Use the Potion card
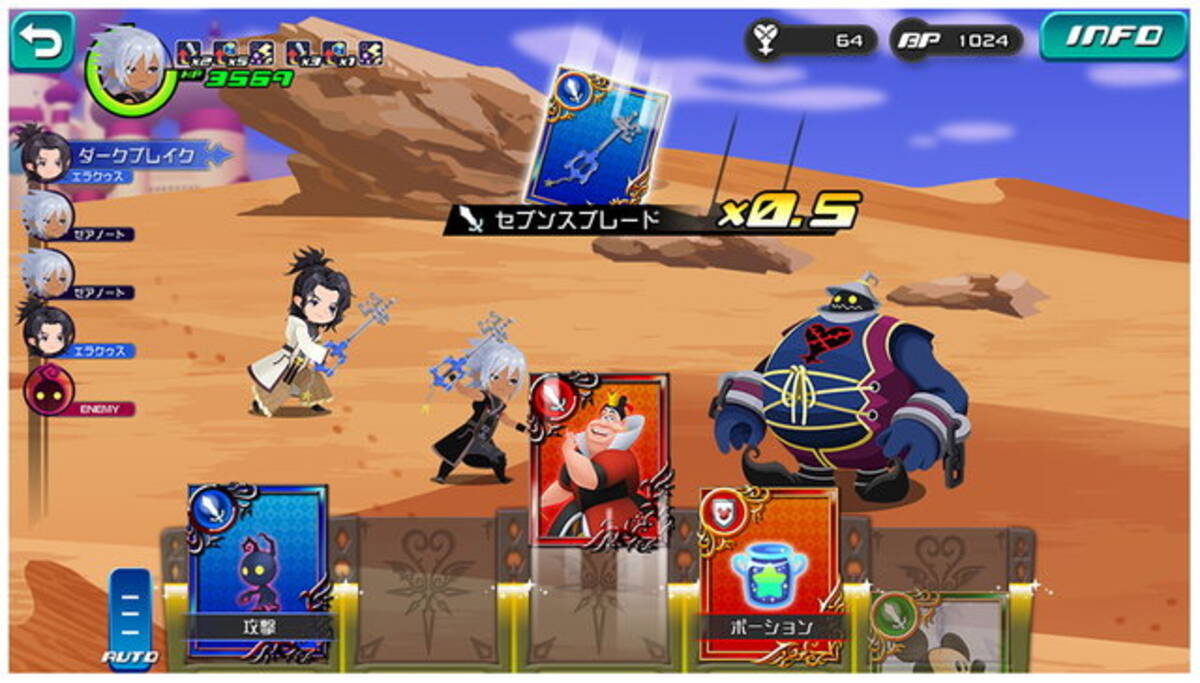Image resolution: width=1200 pixels, height=683 pixels. pyautogui.click(x=768, y=570)
